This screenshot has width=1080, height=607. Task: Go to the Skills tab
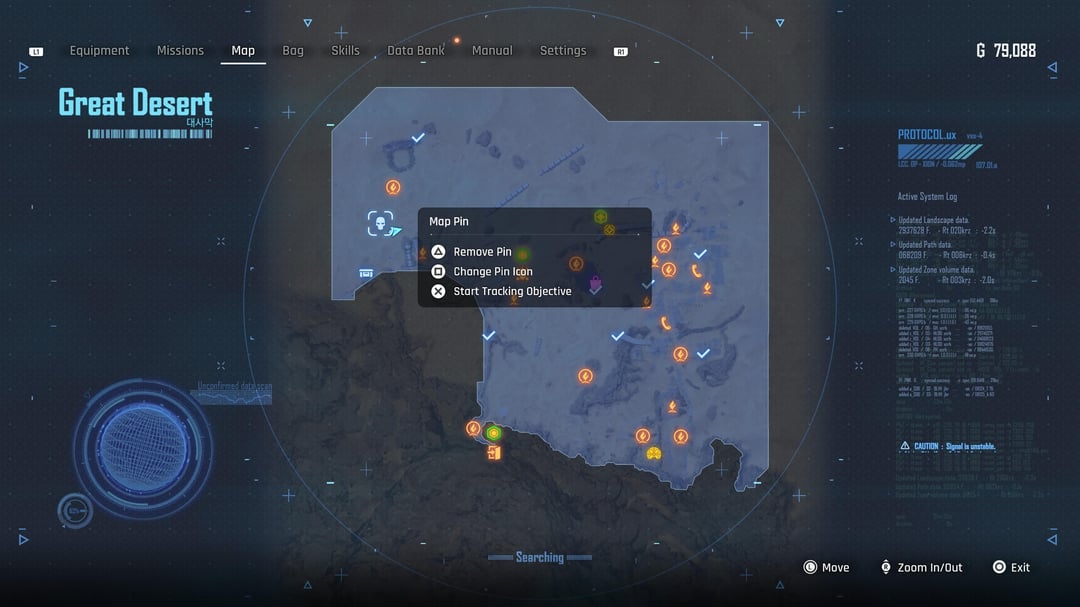[345, 51]
